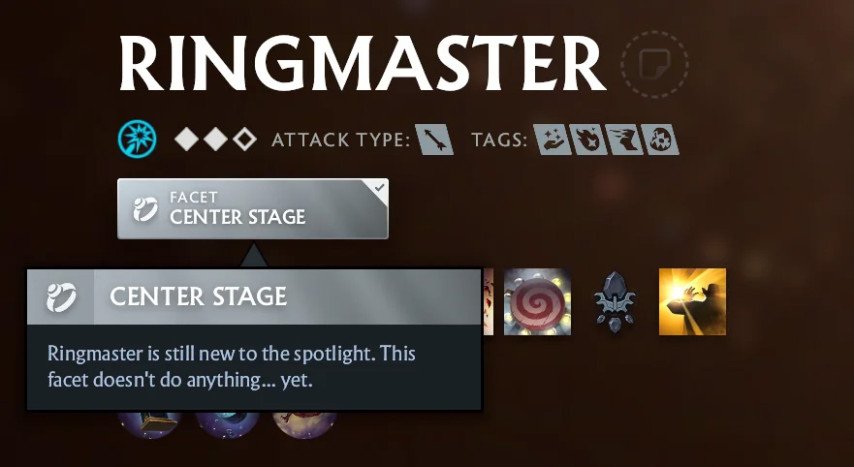Click the ranged attack type icon

pyautogui.click(x=433, y=140)
